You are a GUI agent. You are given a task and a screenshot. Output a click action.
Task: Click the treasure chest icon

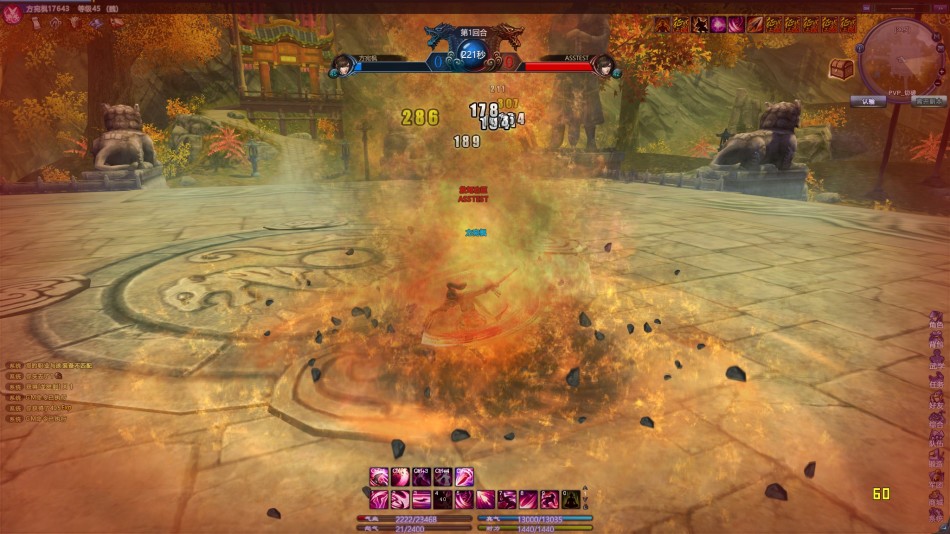coord(841,68)
